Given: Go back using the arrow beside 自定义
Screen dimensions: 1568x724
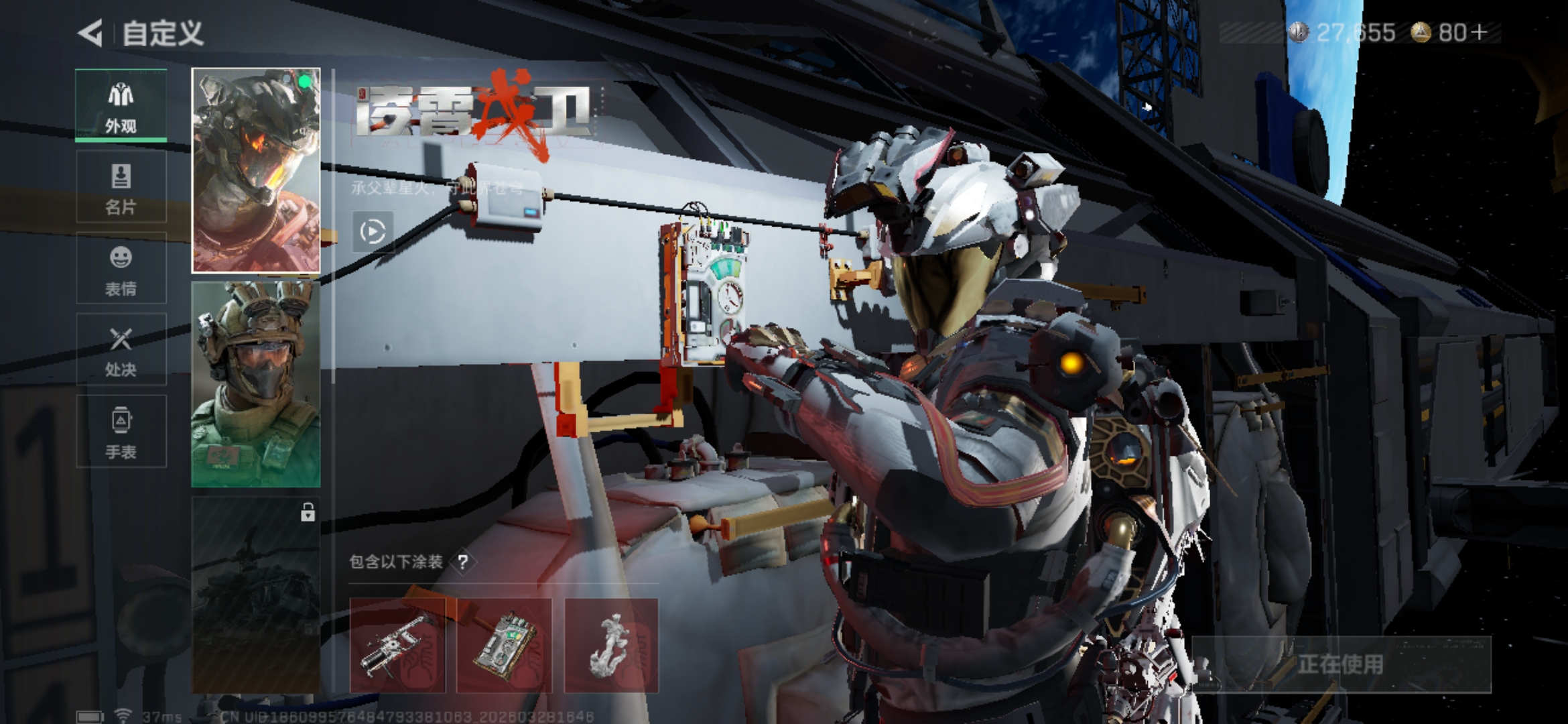Looking at the screenshot, I should (x=90, y=33).
